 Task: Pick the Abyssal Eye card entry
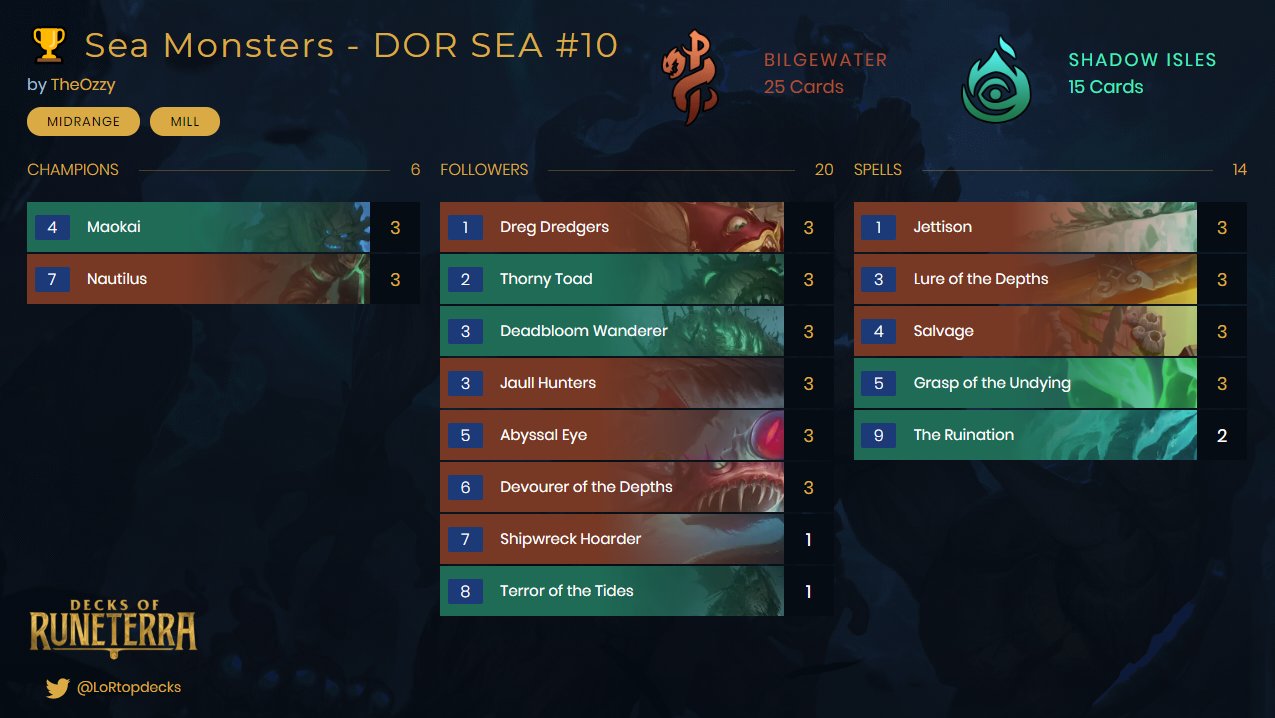611,436
